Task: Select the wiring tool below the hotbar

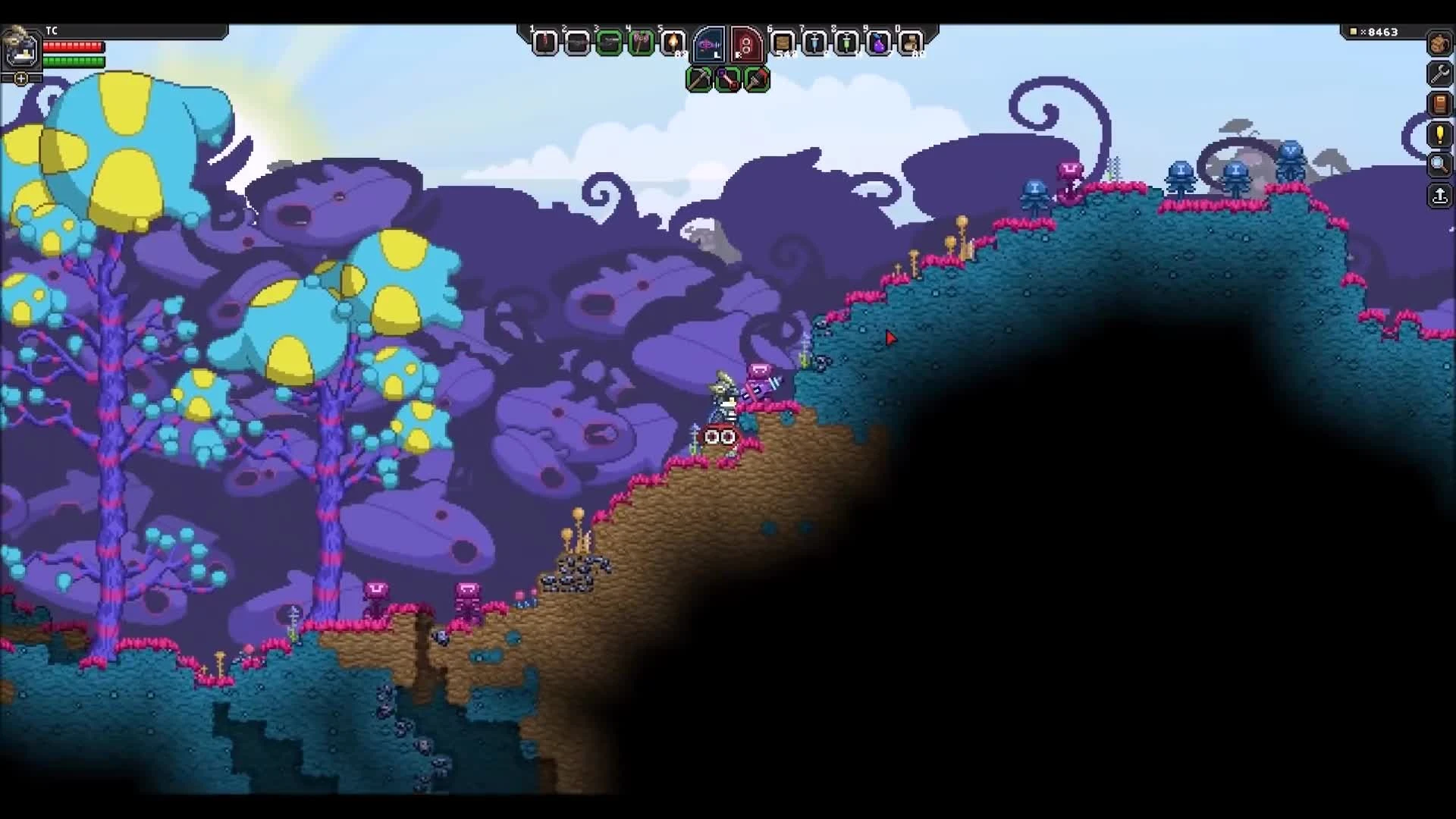Action: pos(728,79)
